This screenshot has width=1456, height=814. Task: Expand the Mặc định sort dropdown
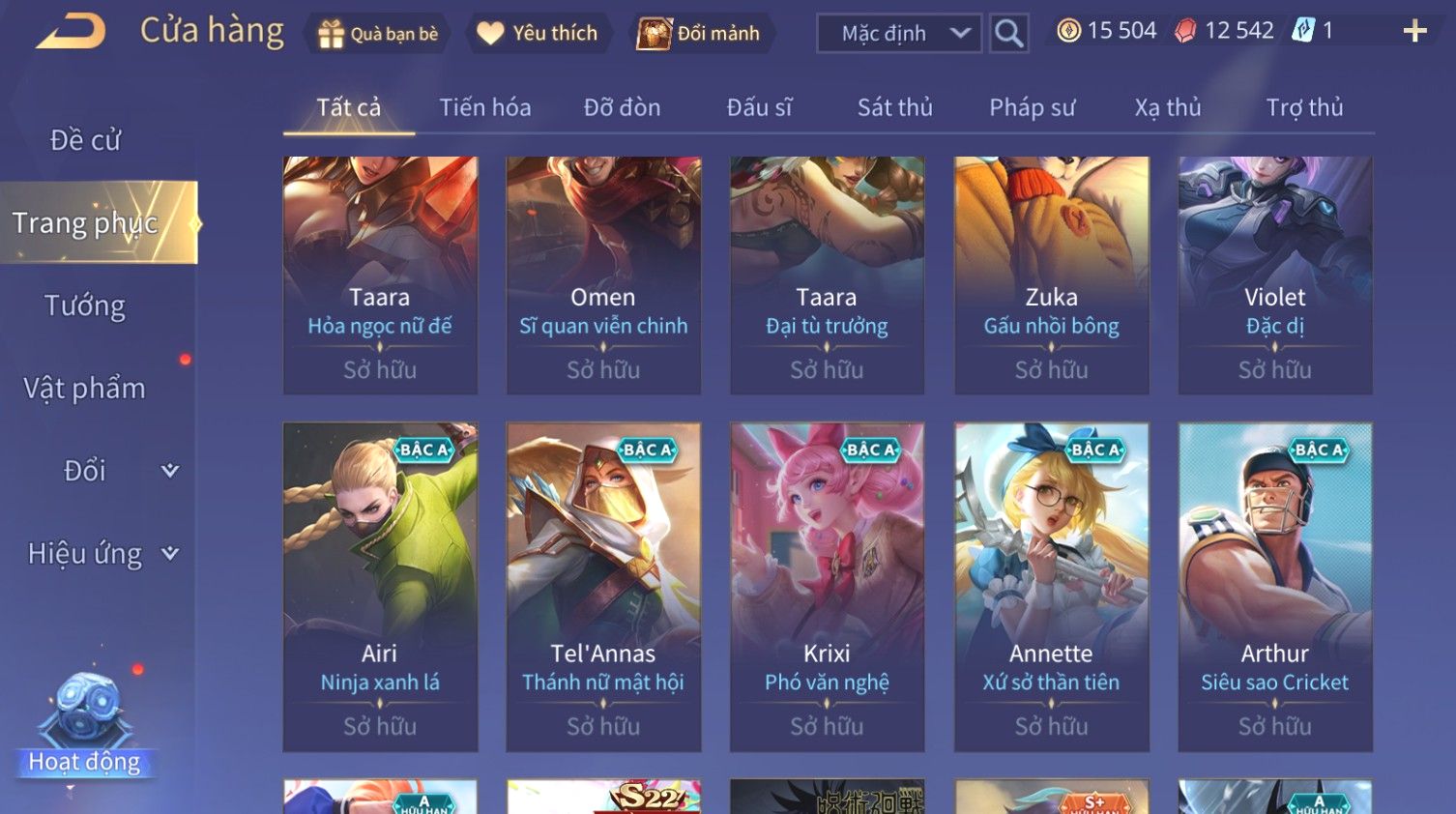(x=898, y=34)
